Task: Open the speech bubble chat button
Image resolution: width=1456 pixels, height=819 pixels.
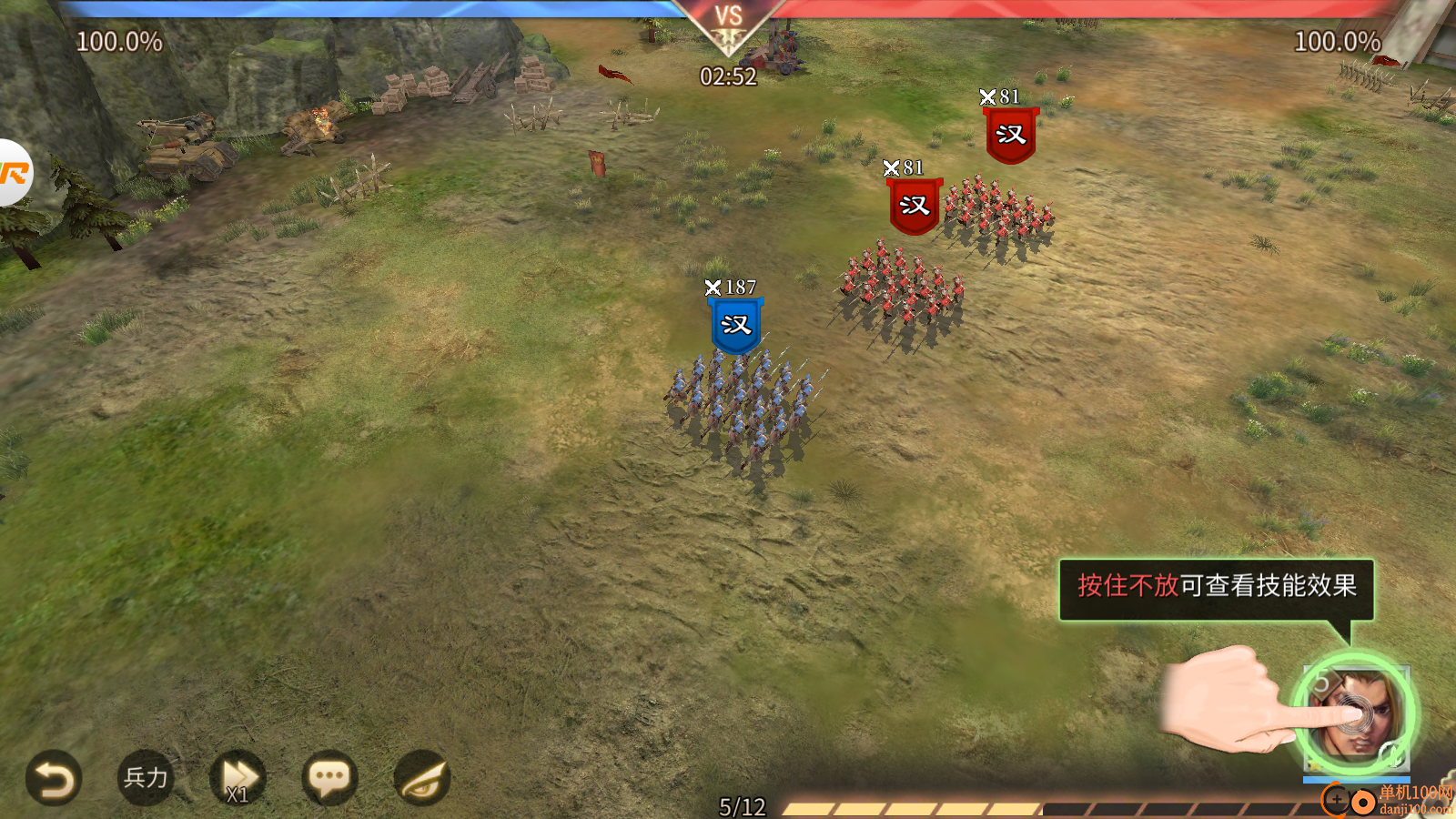Action: pyautogui.click(x=329, y=779)
